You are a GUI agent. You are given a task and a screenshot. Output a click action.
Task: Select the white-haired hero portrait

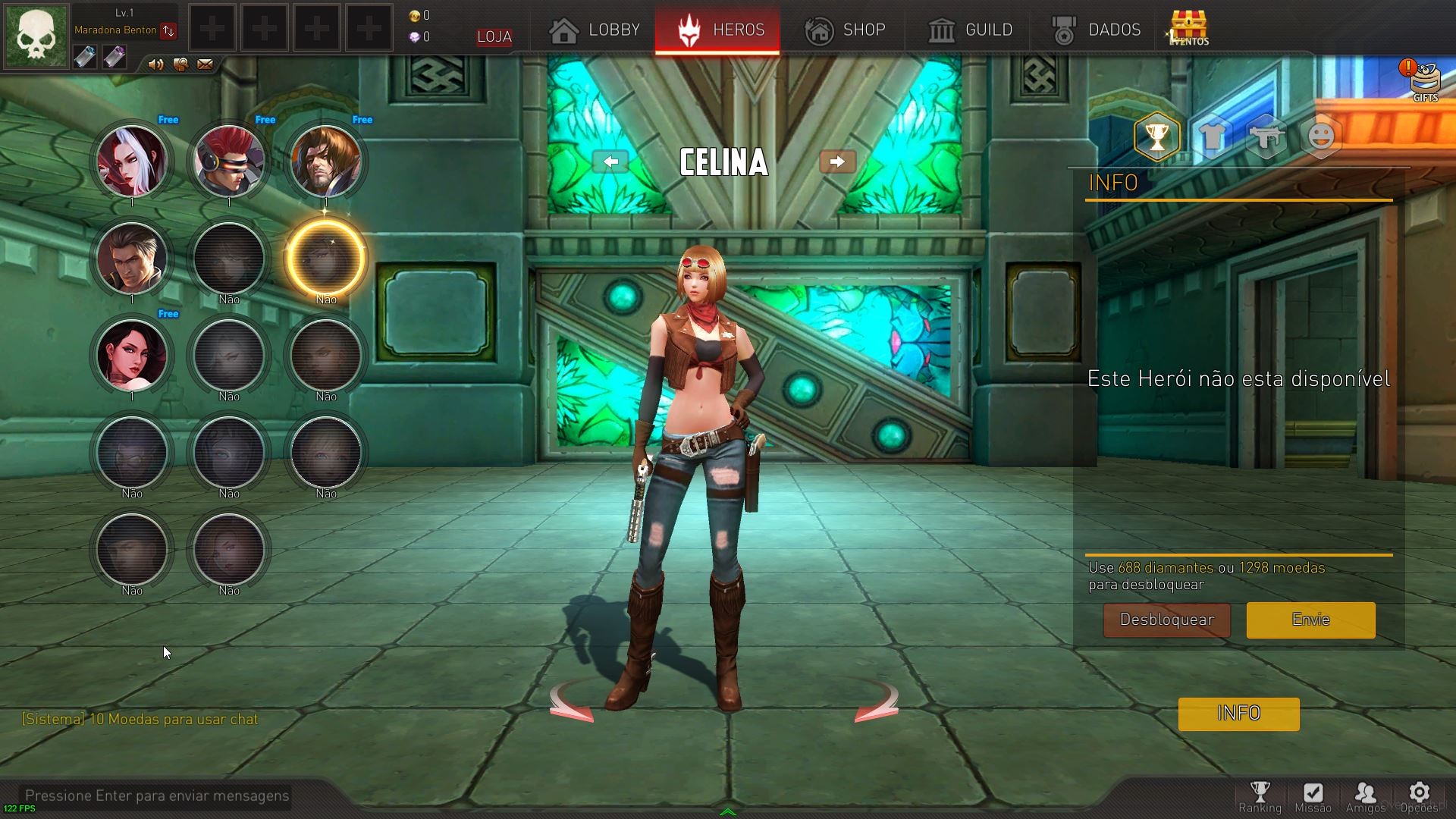[132, 161]
